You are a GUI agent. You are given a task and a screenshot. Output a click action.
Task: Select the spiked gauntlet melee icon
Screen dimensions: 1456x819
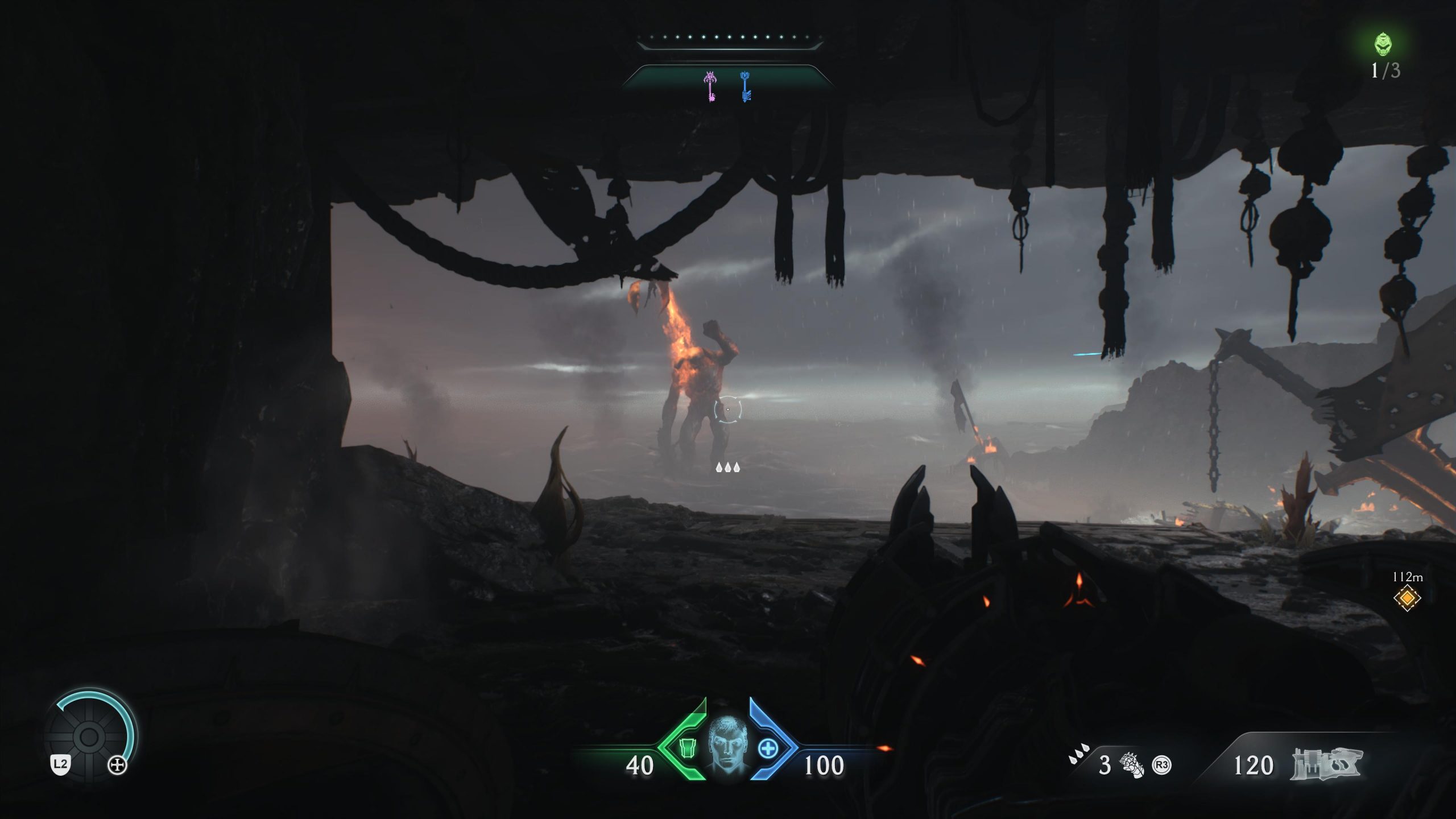(x=1132, y=765)
